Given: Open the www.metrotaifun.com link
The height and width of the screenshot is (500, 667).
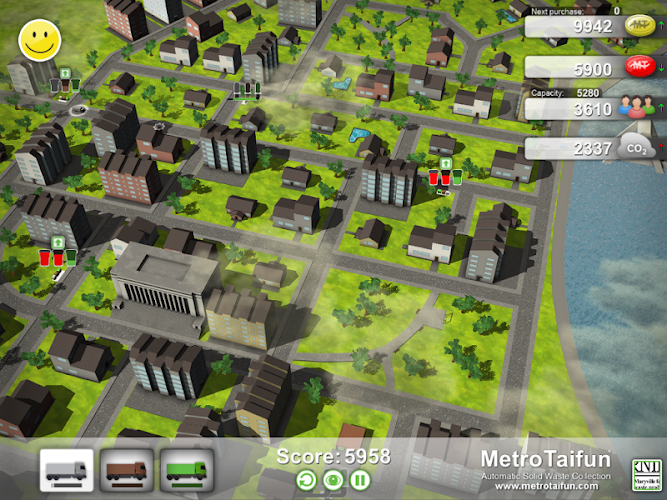Looking at the screenshot, I should (544, 487).
